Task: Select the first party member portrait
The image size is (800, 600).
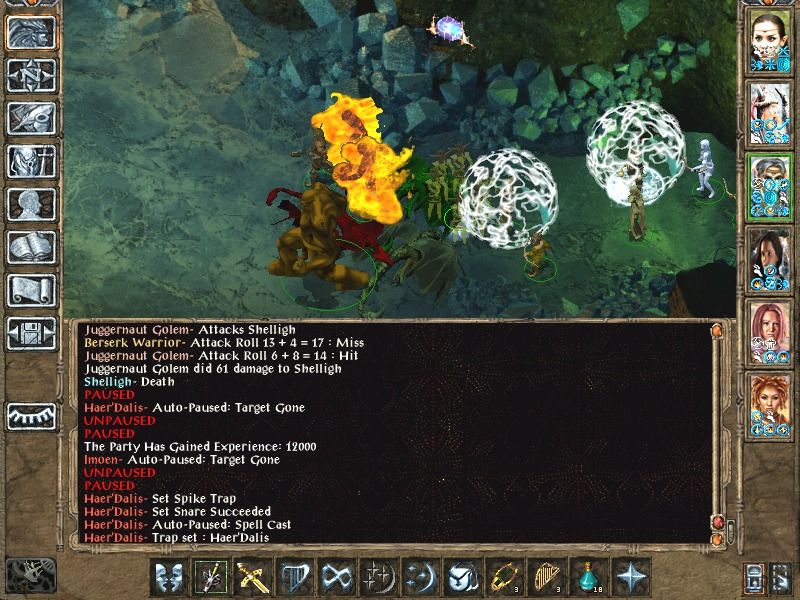Action: pyautogui.click(x=768, y=40)
